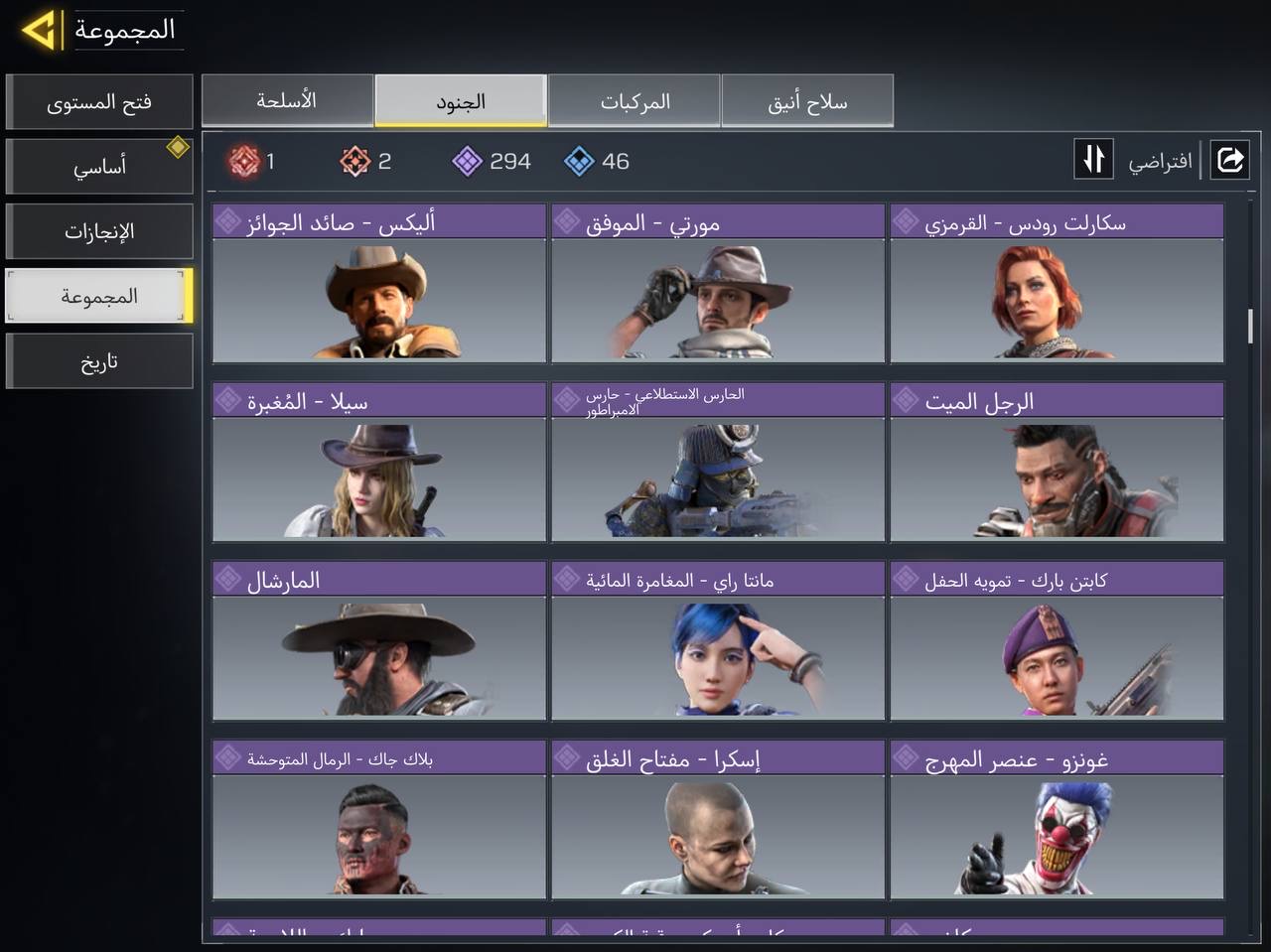The height and width of the screenshot is (952, 1271).
Task: Choose the المارشال soldier card
Action: pos(379,641)
